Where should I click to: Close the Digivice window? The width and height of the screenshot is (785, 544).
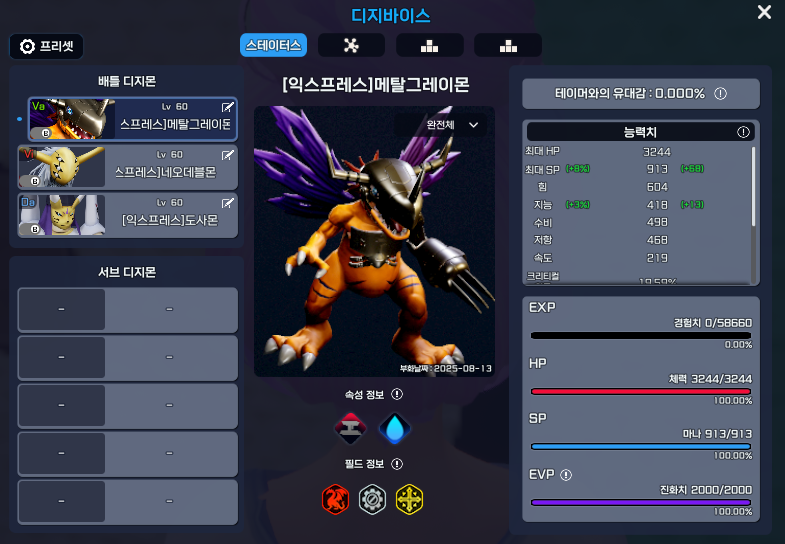point(764,13)
